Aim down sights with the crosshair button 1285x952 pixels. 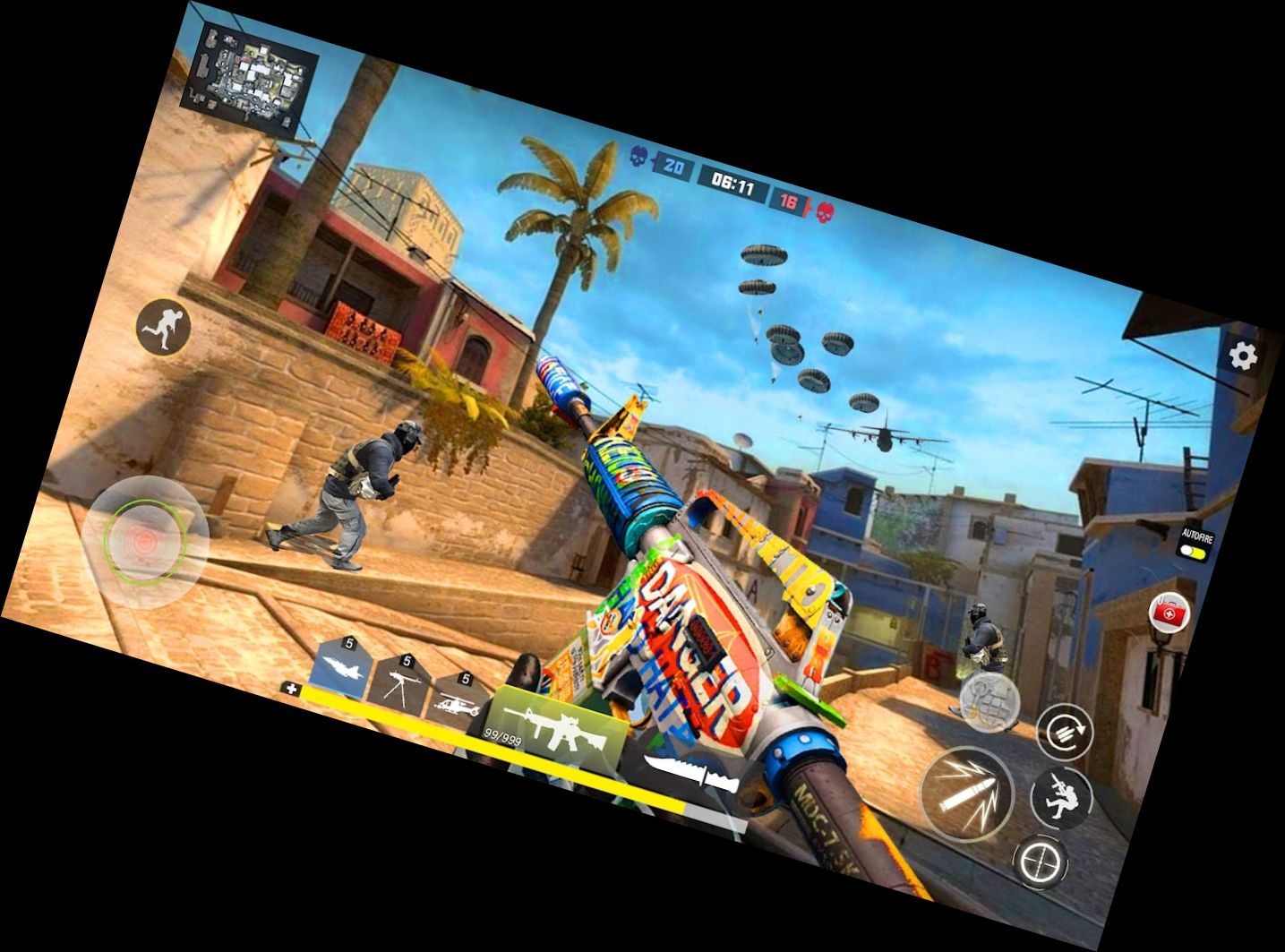[1041, 861]
